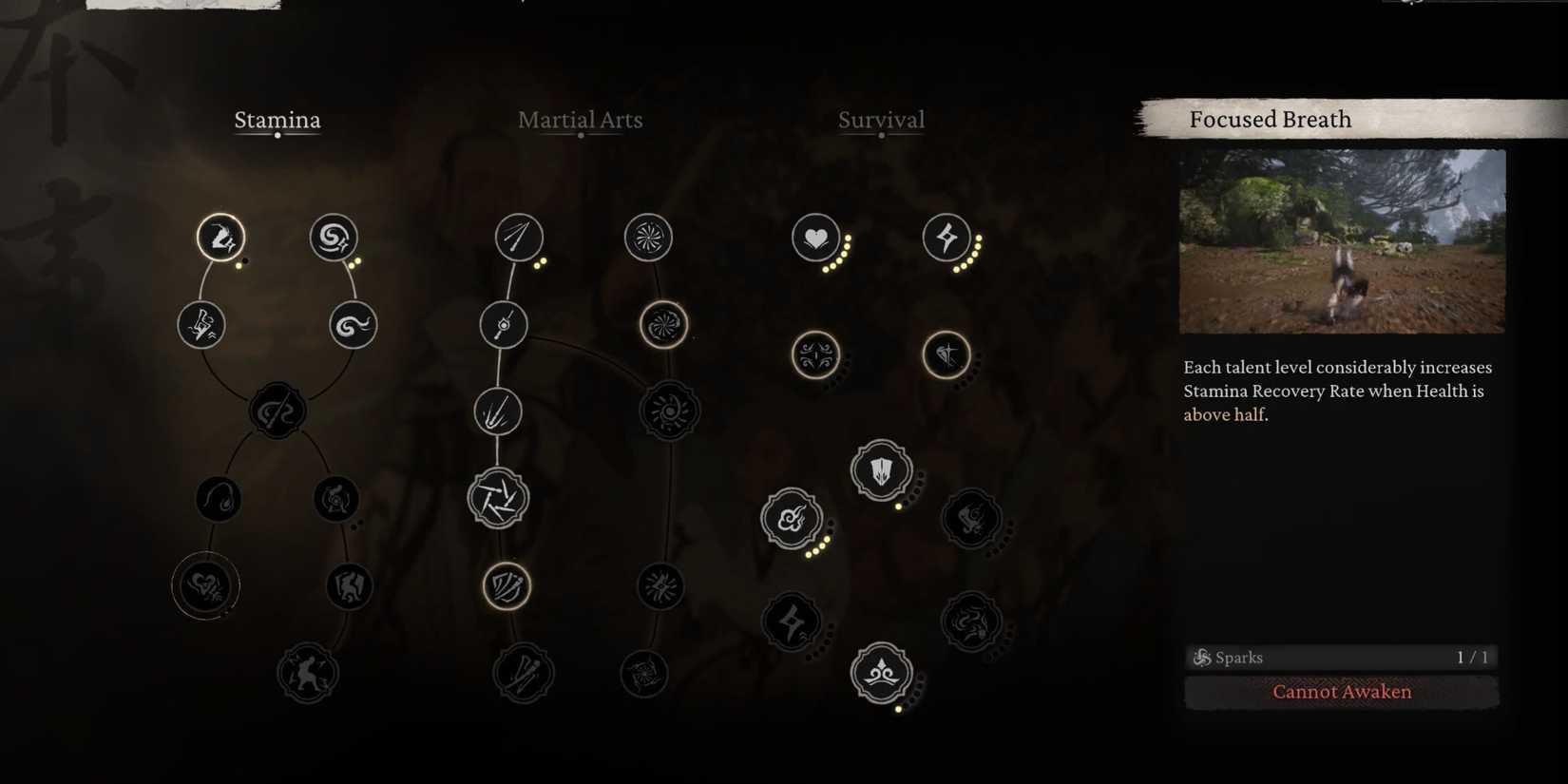The width and height of the screenshot is (1568, 784).
Task: Open the Stamina tree header
Action: (x=277, y=120)
